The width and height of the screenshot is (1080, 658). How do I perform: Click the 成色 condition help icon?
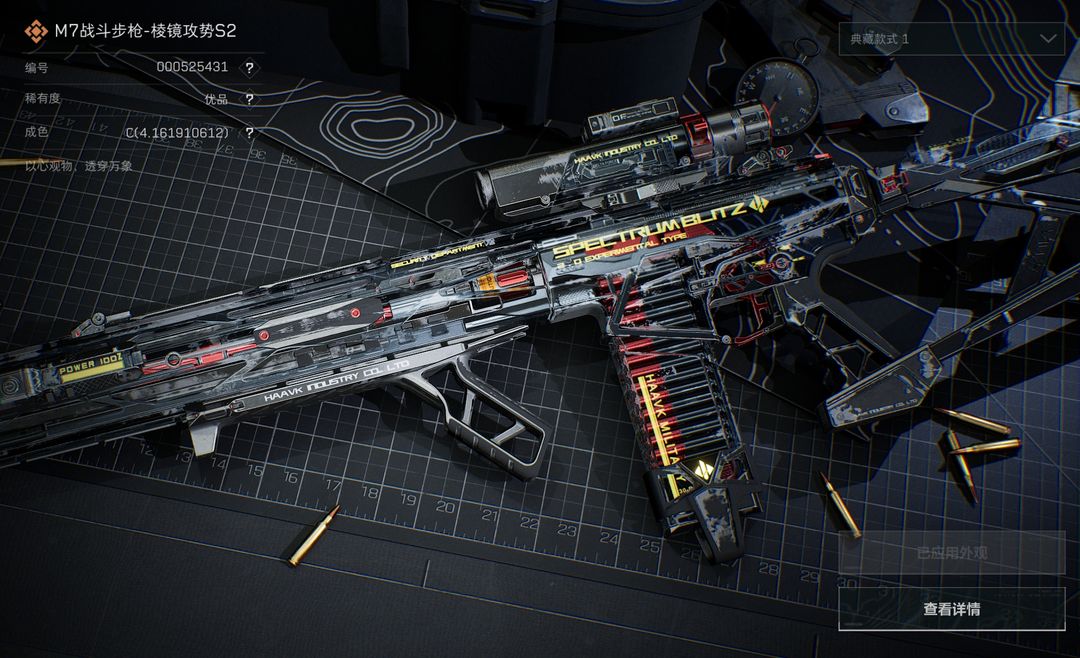click(x=249, y=132)
